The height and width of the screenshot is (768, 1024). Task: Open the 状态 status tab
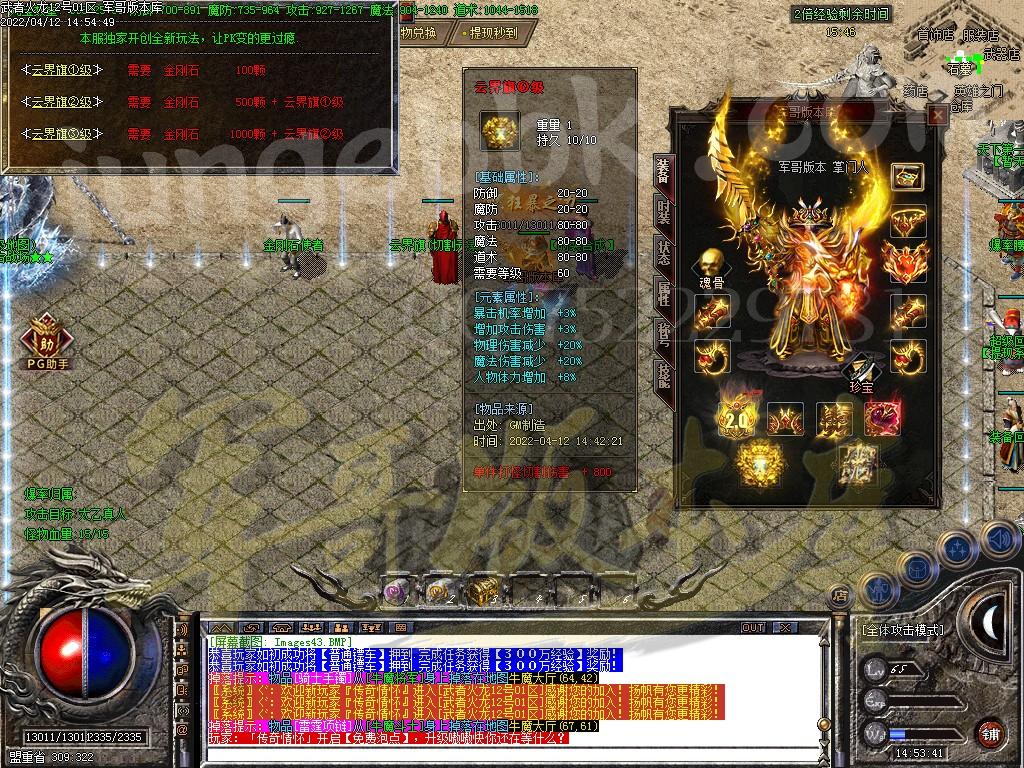663,251
